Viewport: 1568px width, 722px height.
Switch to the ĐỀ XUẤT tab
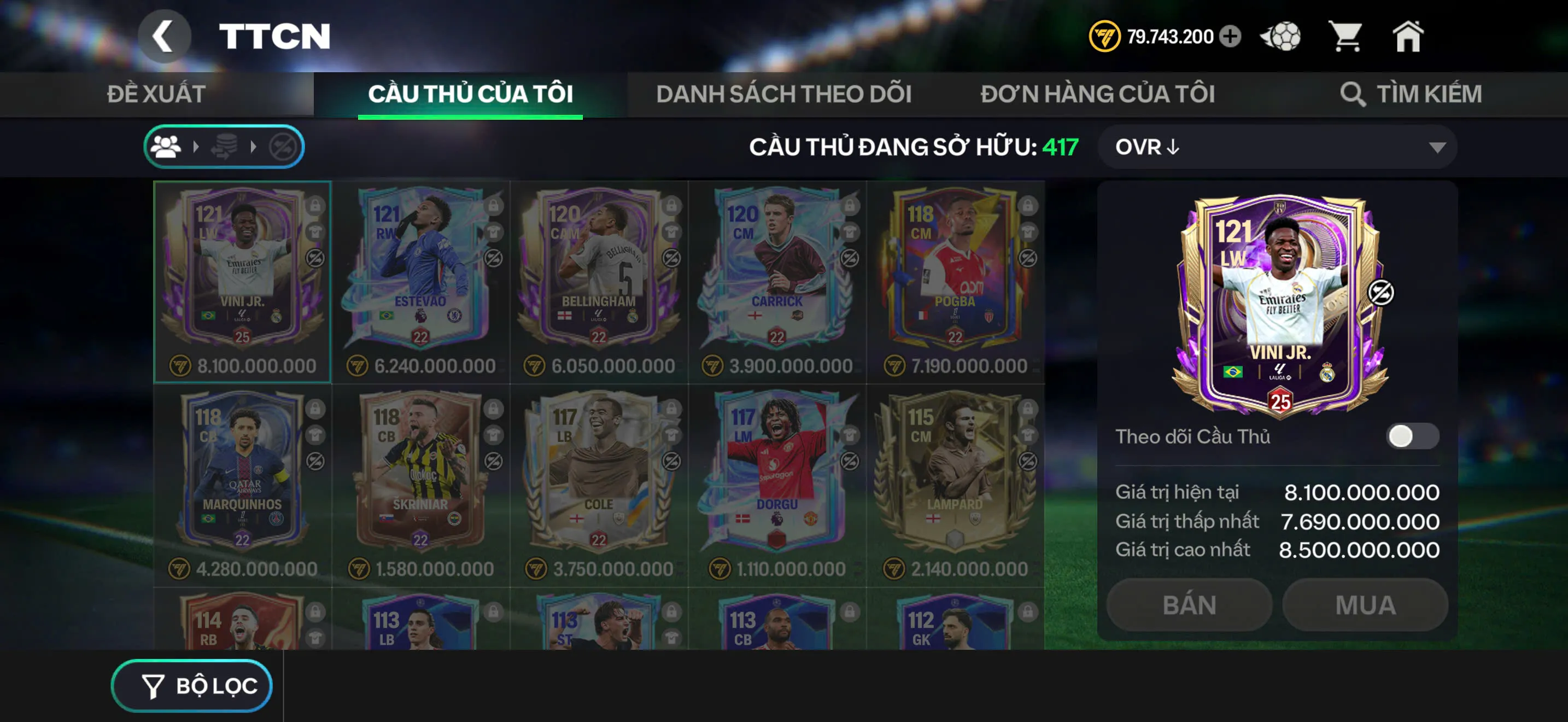click(156, 92)
